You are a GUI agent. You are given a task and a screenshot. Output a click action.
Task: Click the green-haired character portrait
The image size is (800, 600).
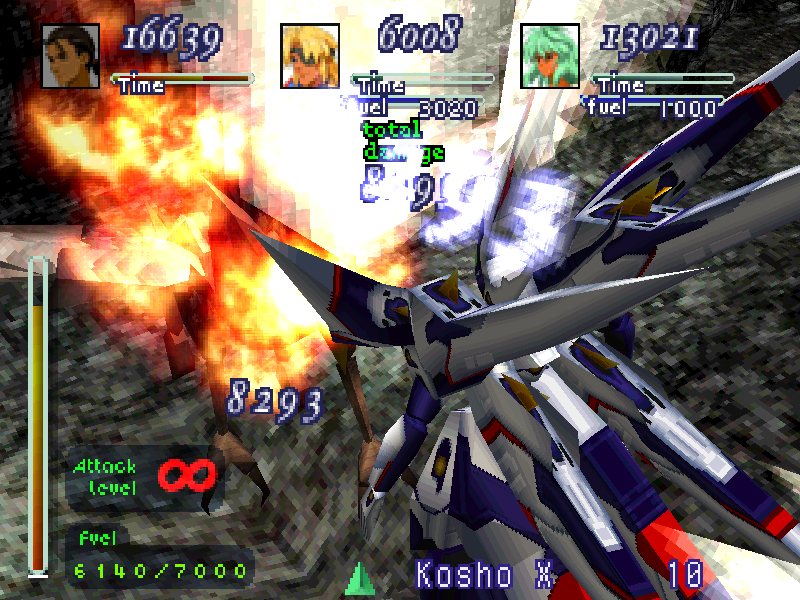[x=549, y=57]
